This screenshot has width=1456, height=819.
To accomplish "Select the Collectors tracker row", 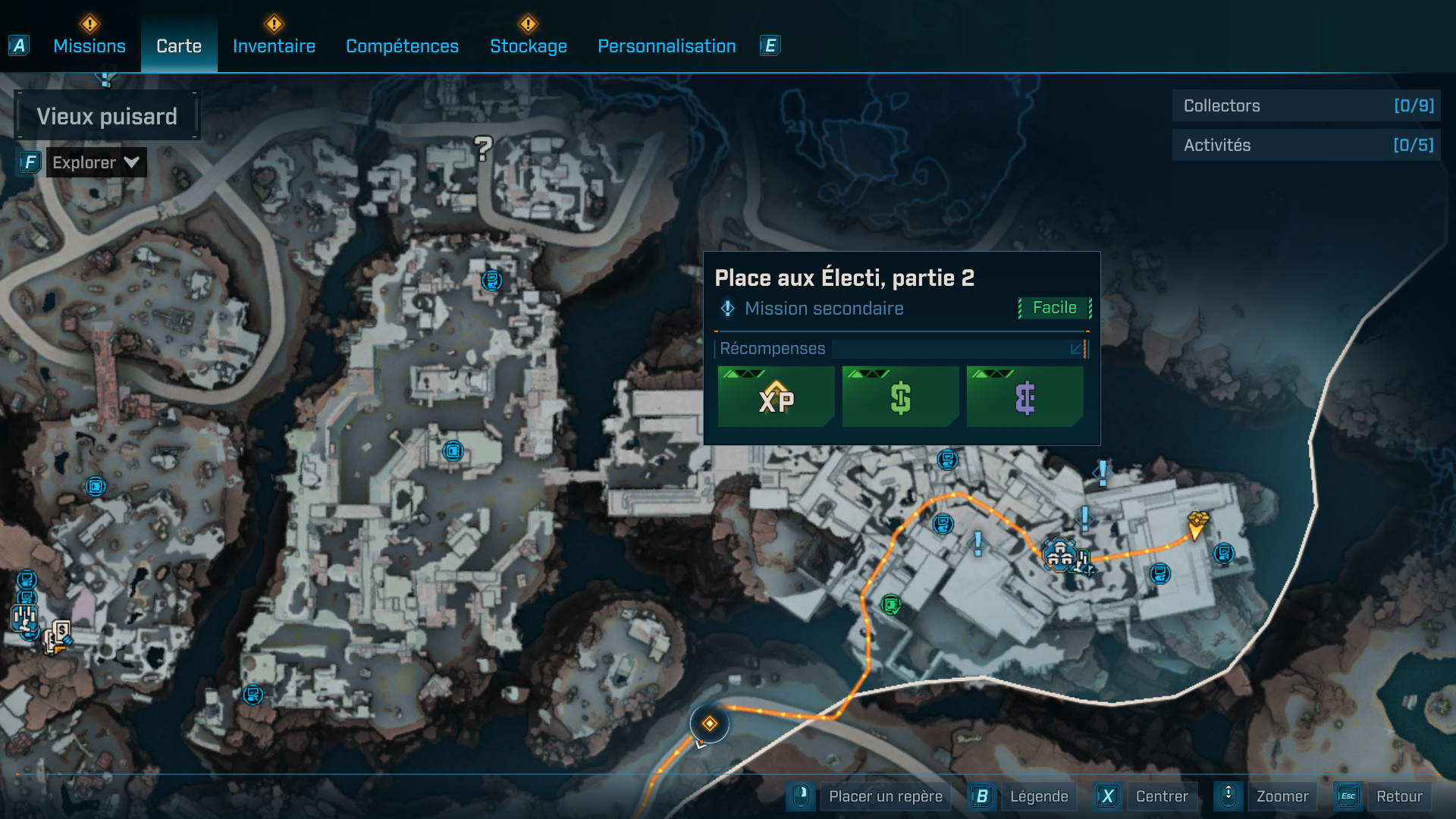I will (1306, 105).
